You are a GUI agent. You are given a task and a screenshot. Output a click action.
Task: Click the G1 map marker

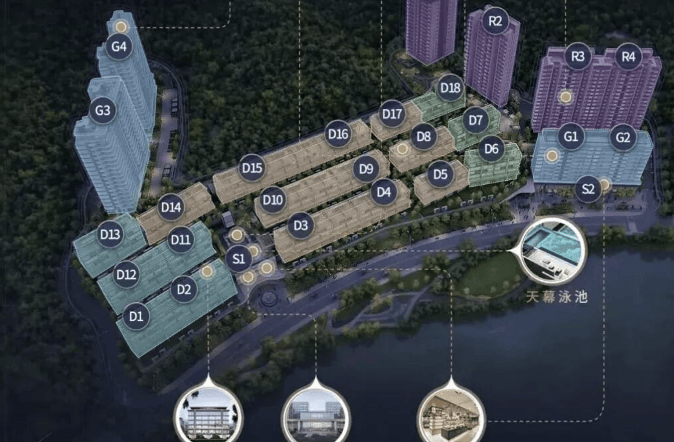[x=571, y=136]
